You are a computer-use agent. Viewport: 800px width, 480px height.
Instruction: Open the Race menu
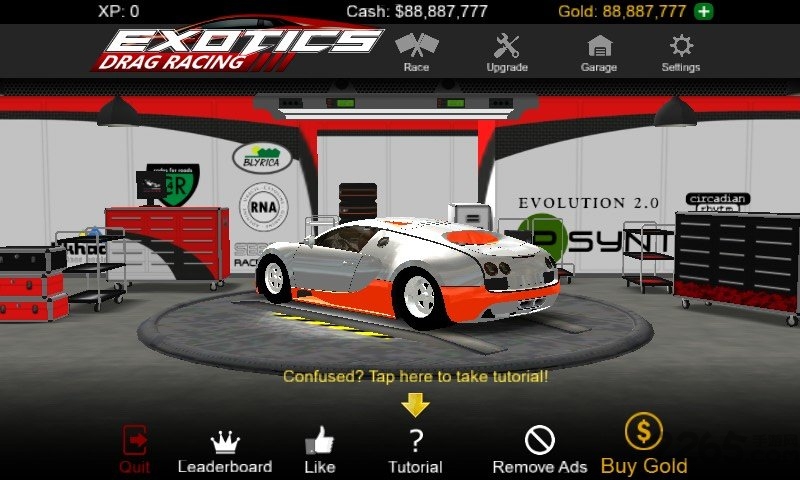[416, 52]
